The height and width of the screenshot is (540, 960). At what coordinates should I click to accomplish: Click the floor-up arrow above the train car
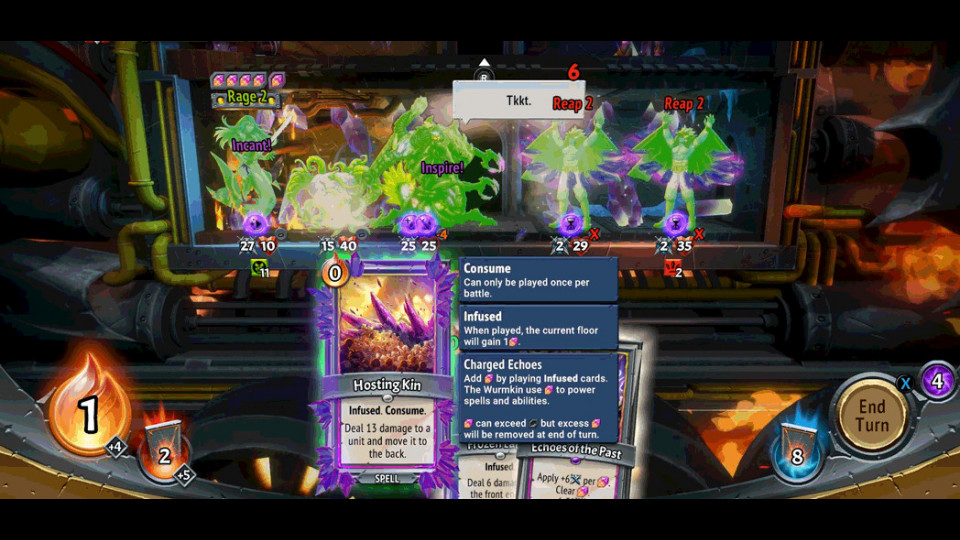[x=484, y=64]
